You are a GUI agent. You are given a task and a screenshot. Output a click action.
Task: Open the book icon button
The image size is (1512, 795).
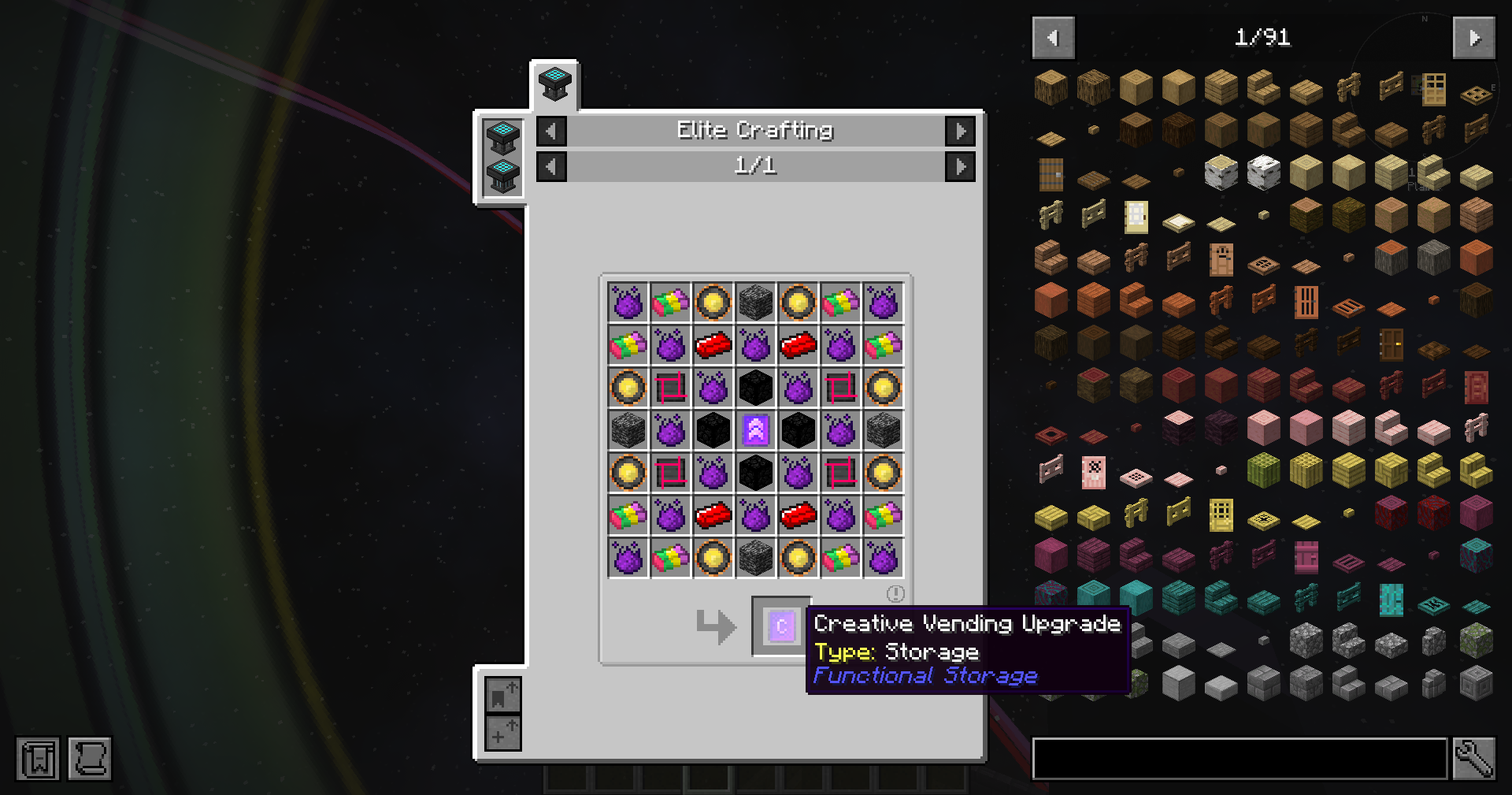pyautogui.click(x=38, y=759)
